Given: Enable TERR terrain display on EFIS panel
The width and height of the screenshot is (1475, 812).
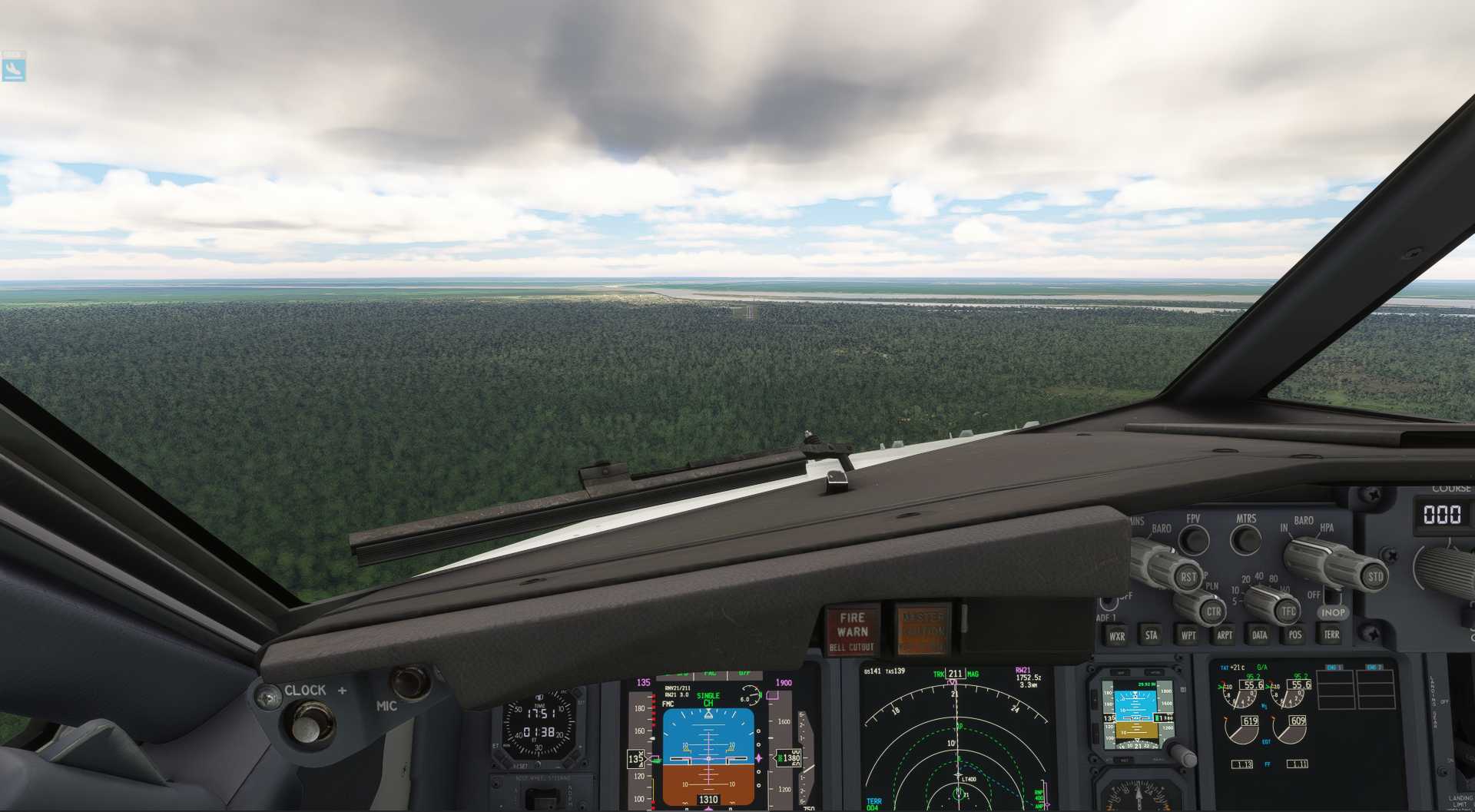Looking at the screenshot, I should [1332, 635].
